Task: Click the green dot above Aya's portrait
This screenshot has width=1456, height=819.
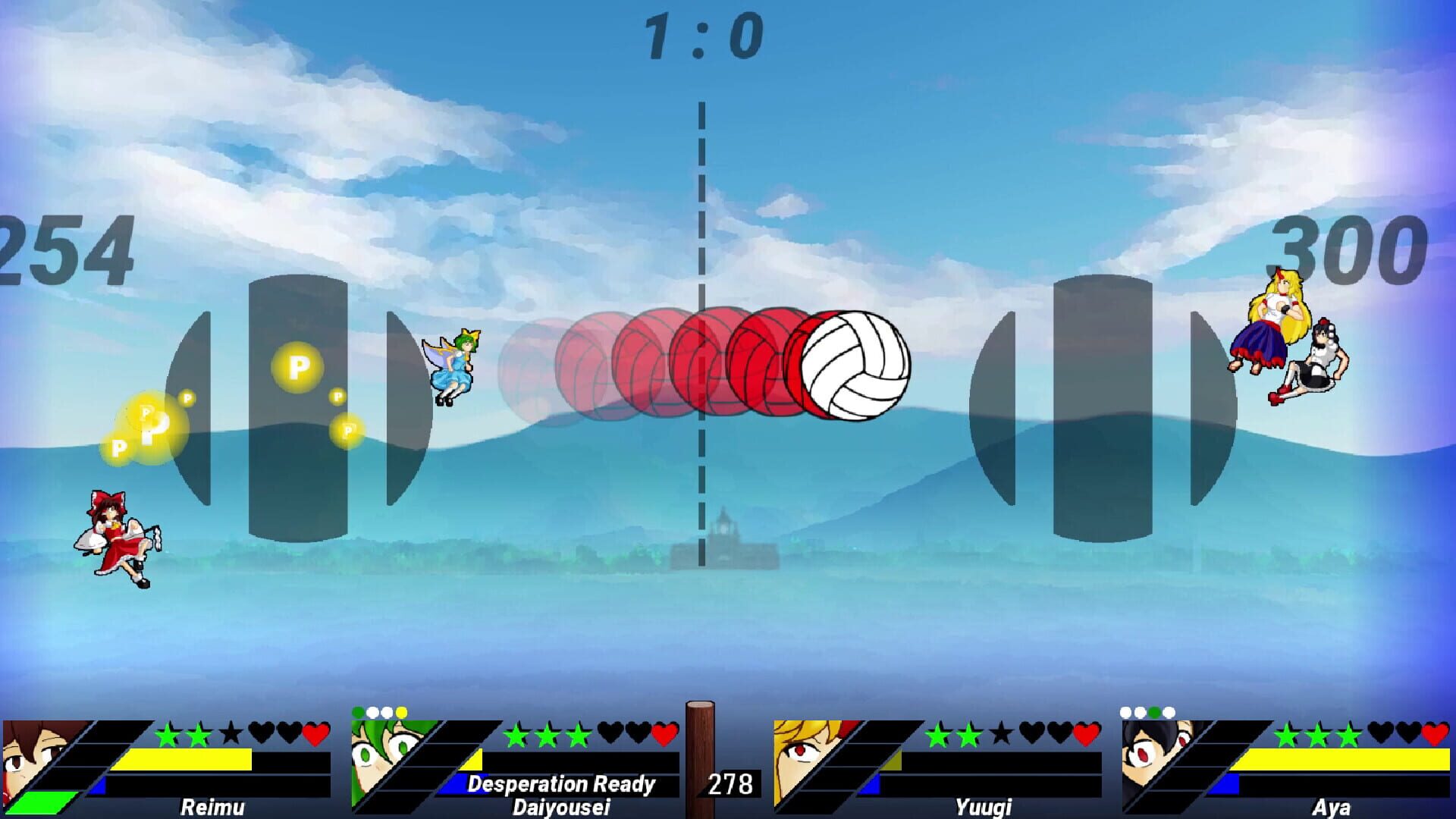Action: pyautogui.click(x=1154, y=714)
